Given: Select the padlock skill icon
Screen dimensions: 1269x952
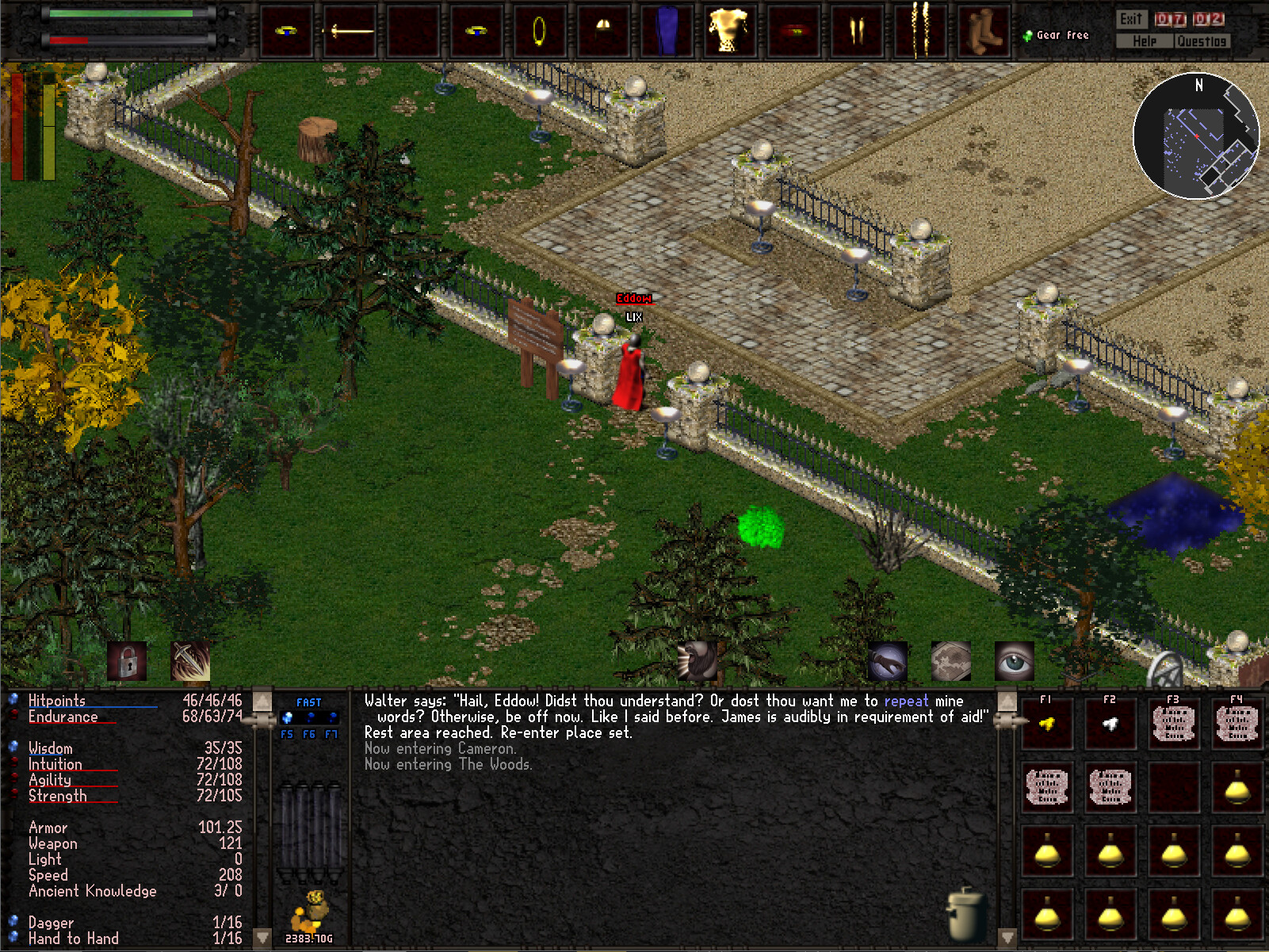Looking at the screenshot, I should coord(128,660).
